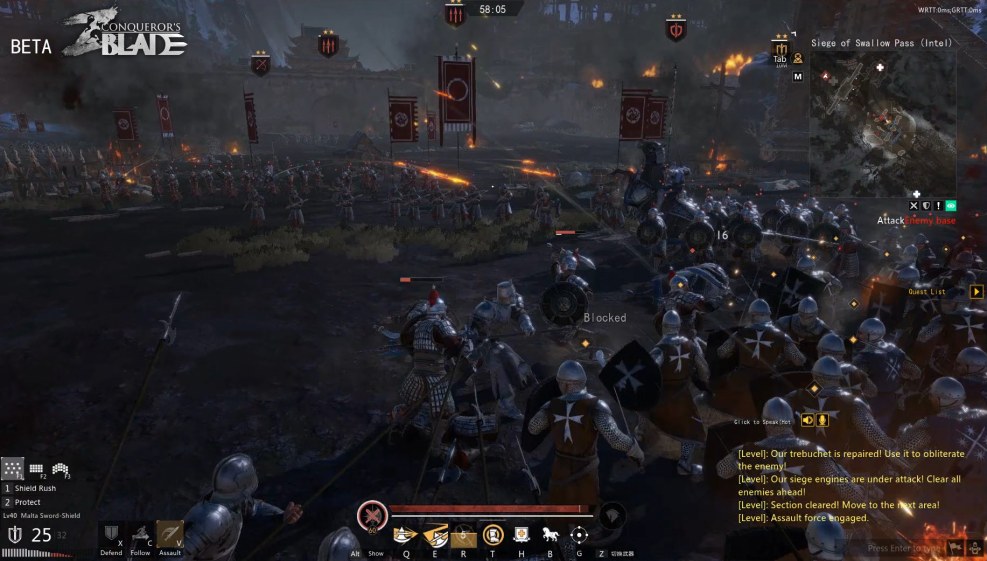
Task: Click the chat input field
Action: point(903,548)
